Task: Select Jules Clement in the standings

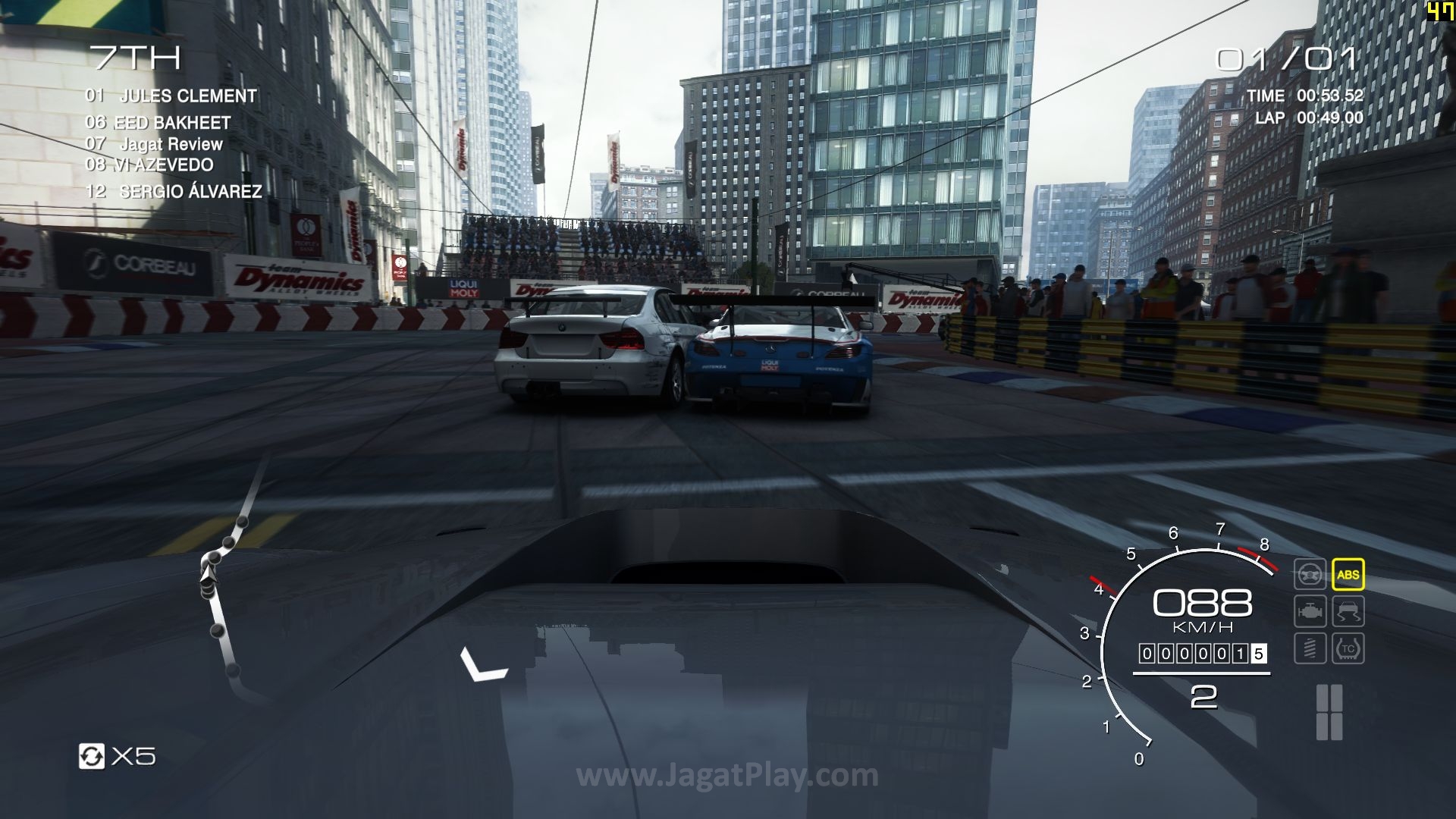Action: pyautogui.click(x=188, y=96)
